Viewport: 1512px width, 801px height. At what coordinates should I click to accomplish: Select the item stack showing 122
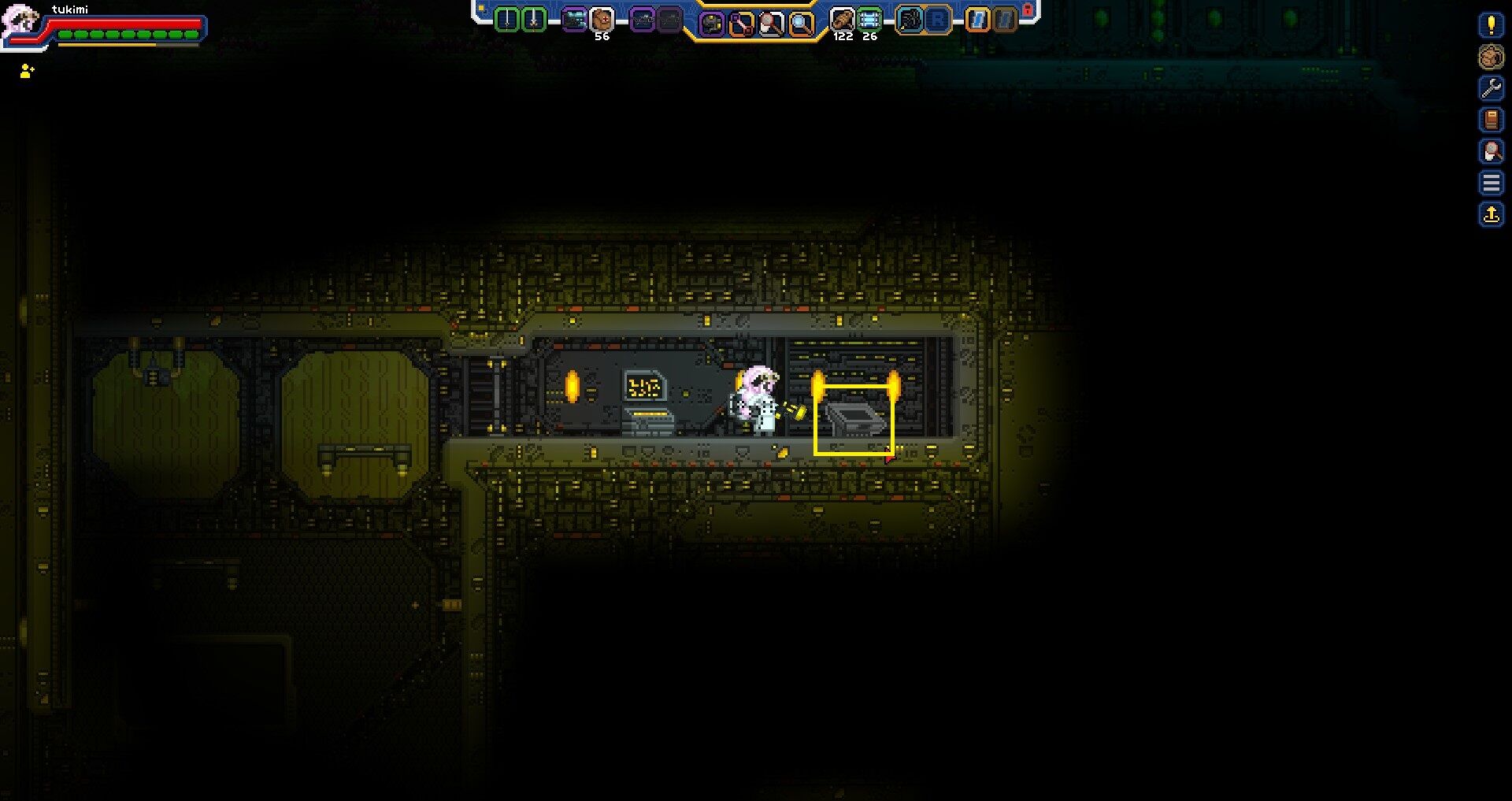(842, 17)
